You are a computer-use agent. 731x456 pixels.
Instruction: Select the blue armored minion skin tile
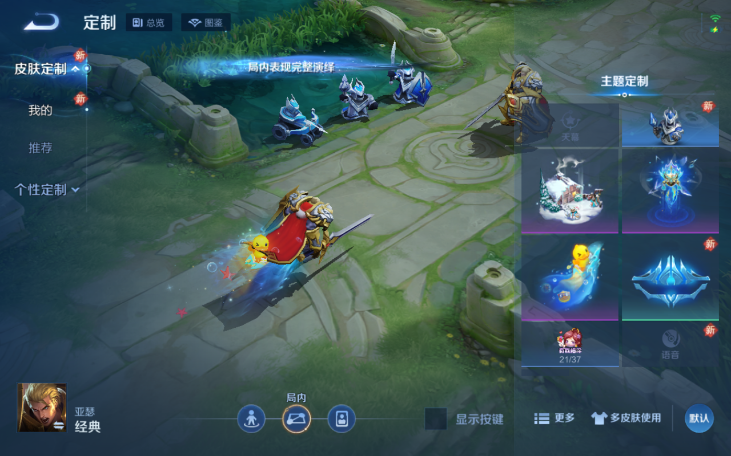[x=669, y=124]
